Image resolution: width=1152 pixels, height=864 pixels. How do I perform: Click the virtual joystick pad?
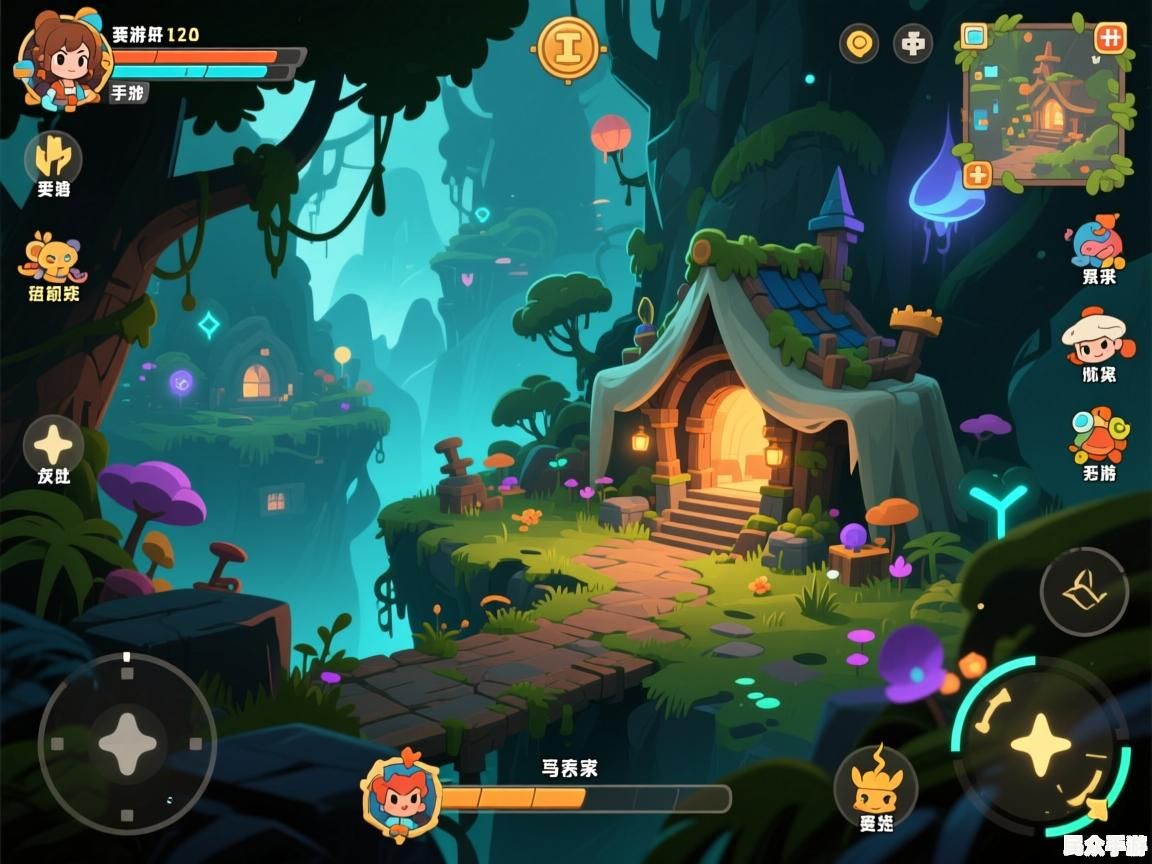tap(127, 743)
